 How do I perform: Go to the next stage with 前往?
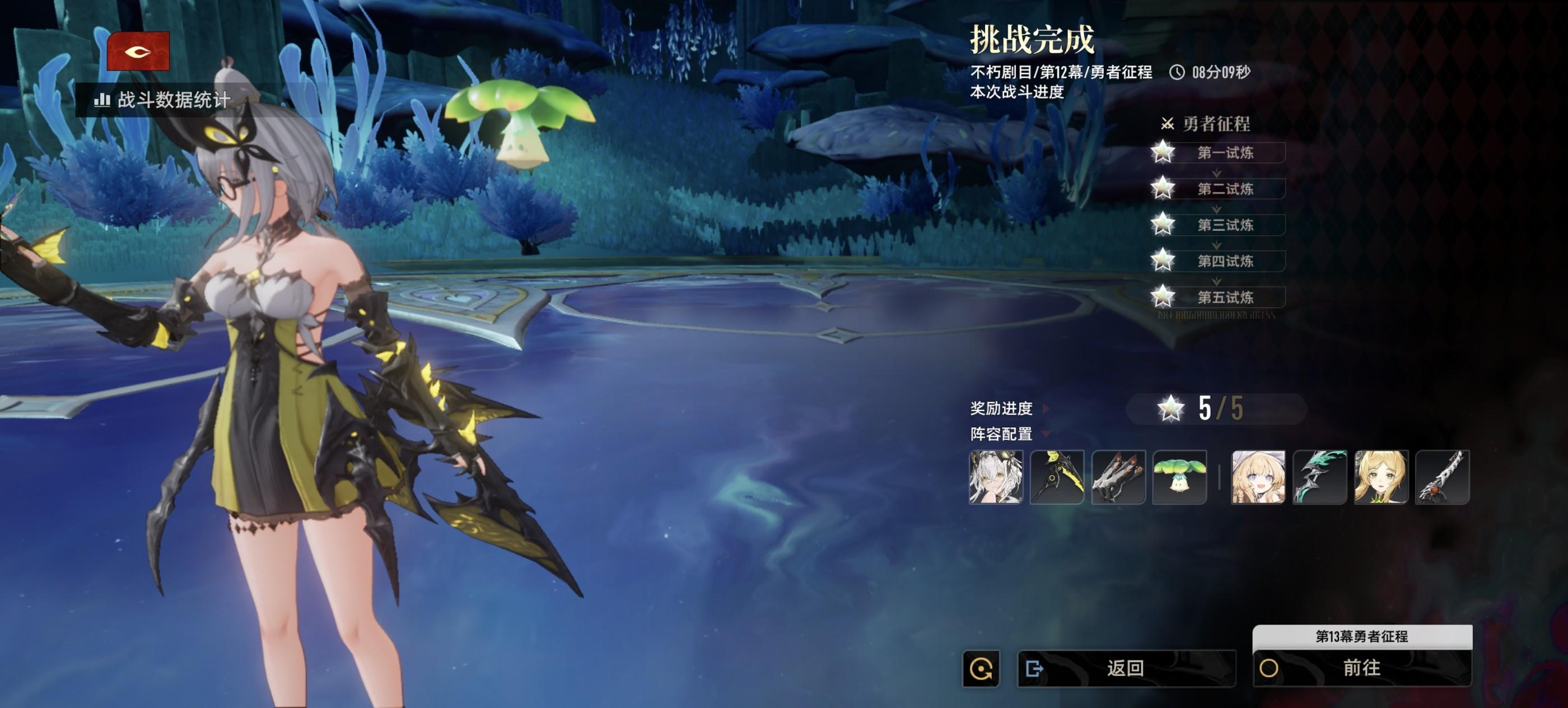coord(1362,668)
